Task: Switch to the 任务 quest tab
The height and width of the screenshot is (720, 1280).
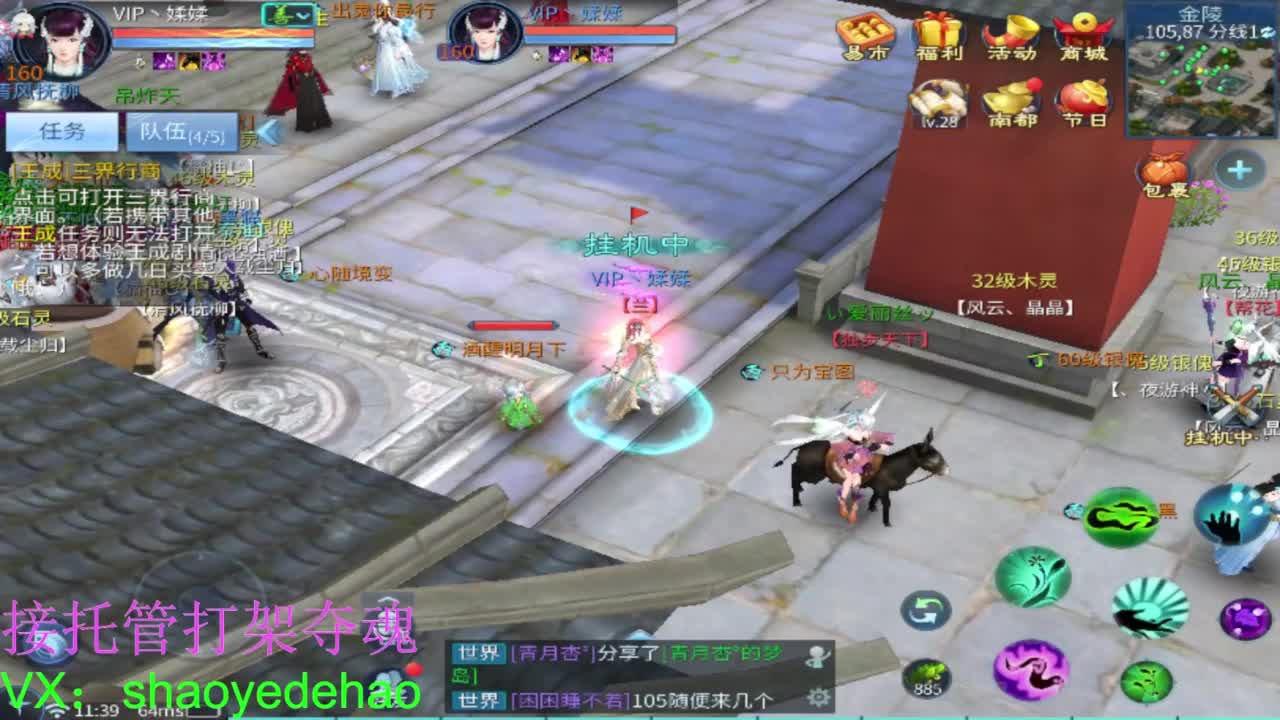Action: click(60, 130)
